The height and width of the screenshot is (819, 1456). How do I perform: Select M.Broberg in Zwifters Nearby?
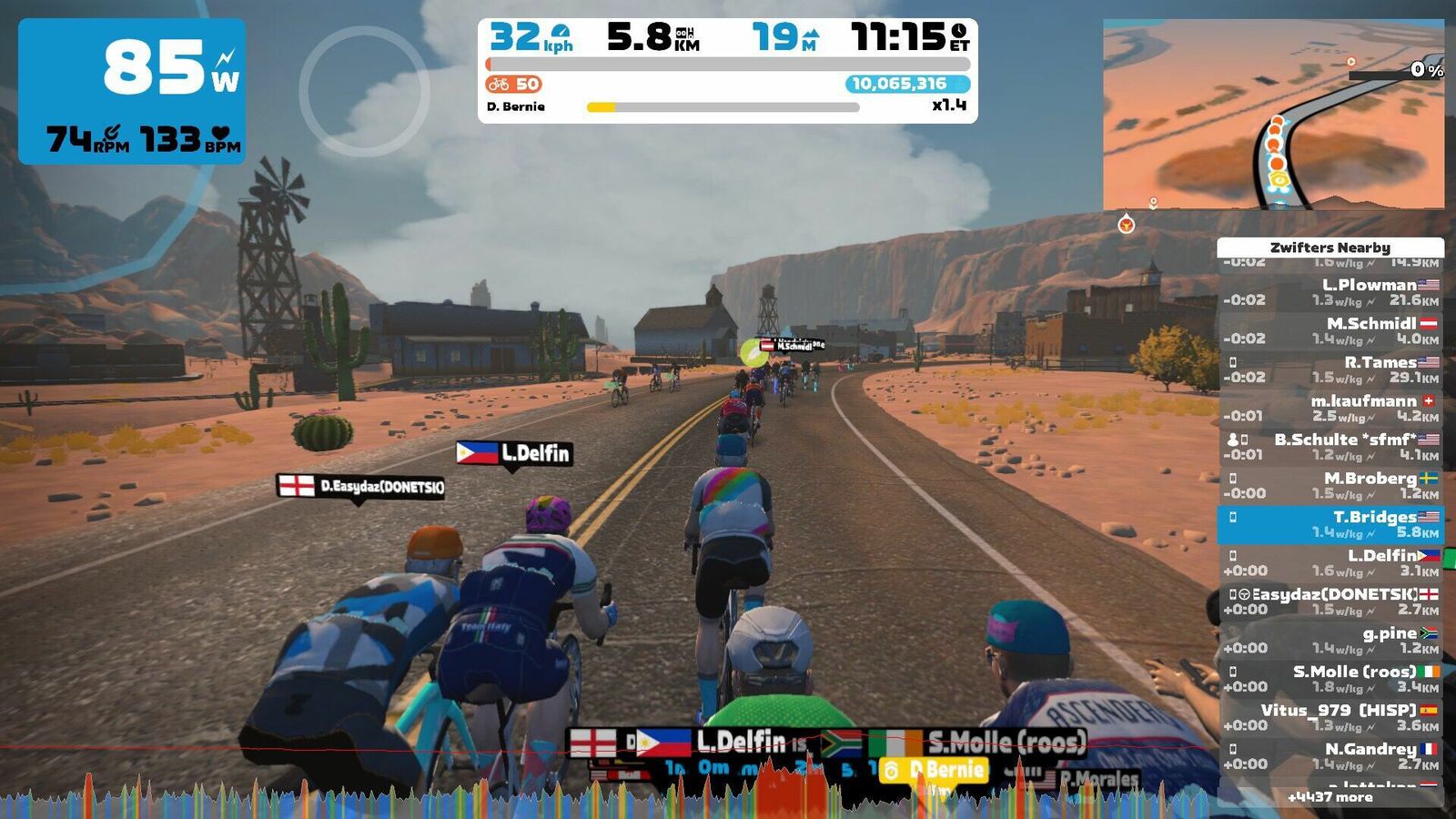1330,485
